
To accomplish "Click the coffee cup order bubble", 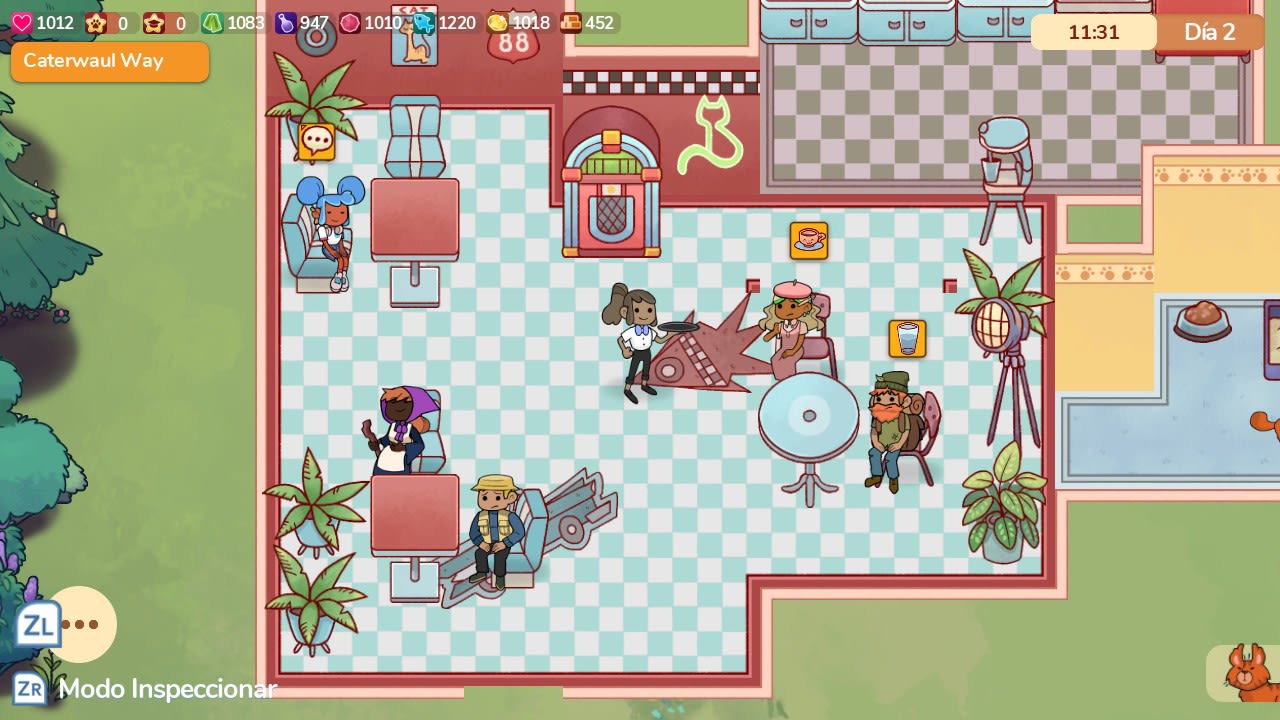I will pyautogui.click(x=809, y=240).
